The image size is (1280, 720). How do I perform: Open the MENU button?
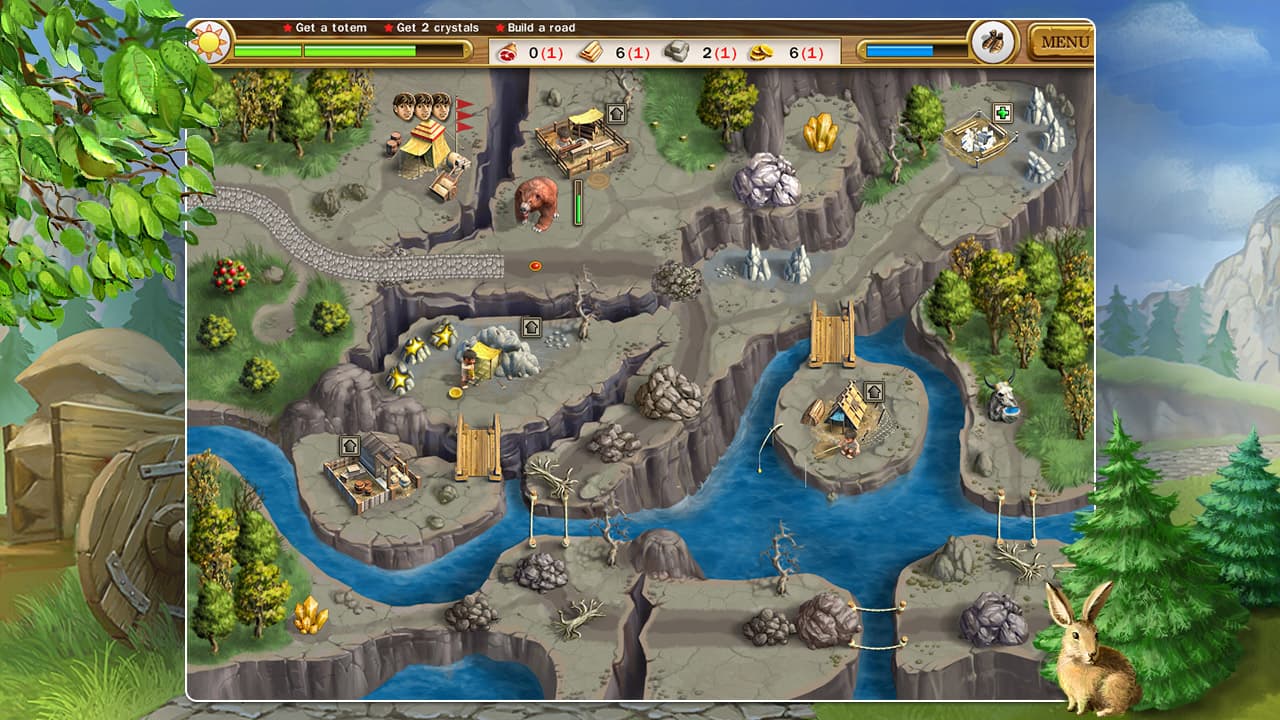[x=1064, y=41]
